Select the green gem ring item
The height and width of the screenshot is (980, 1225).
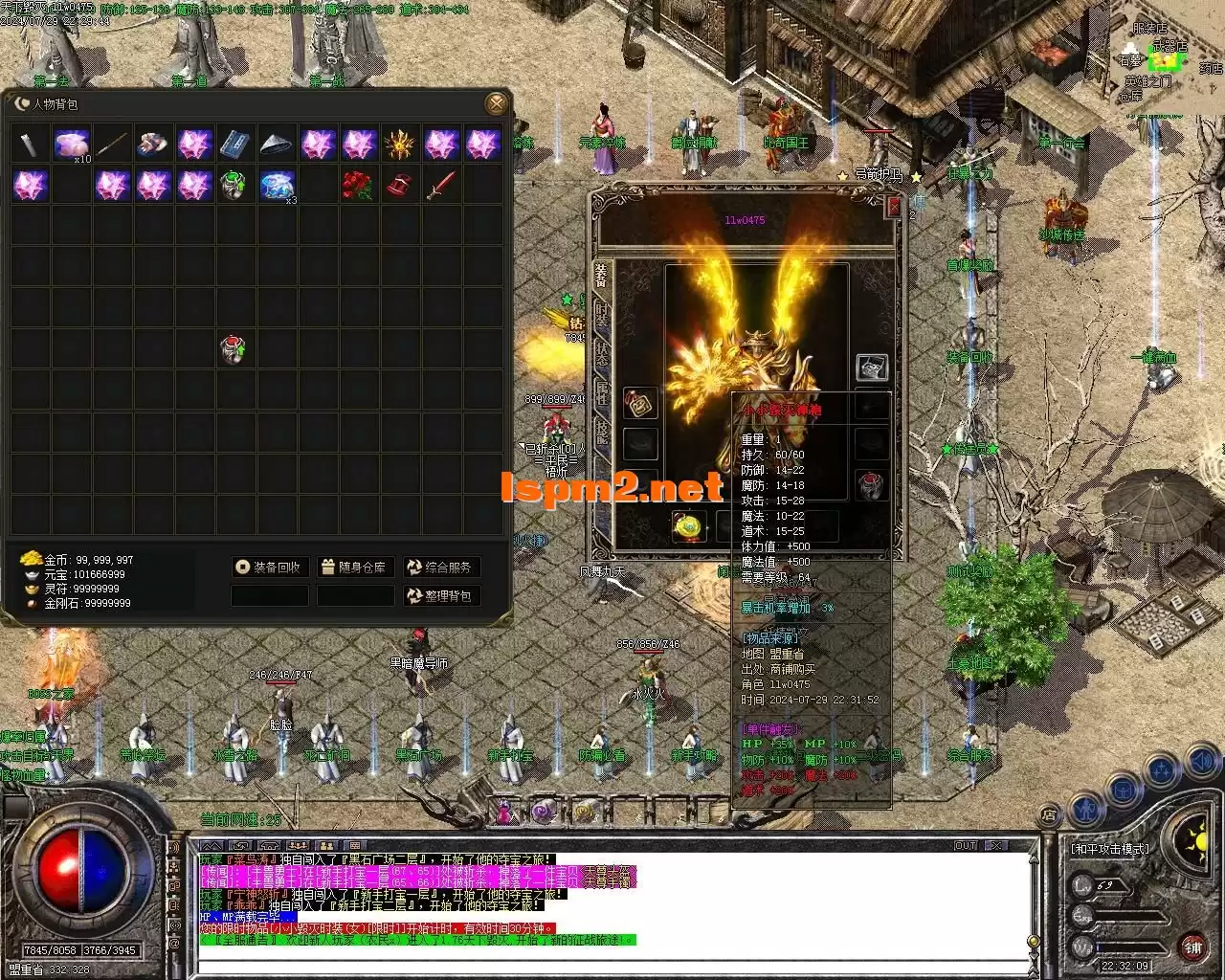click(234, 186)
